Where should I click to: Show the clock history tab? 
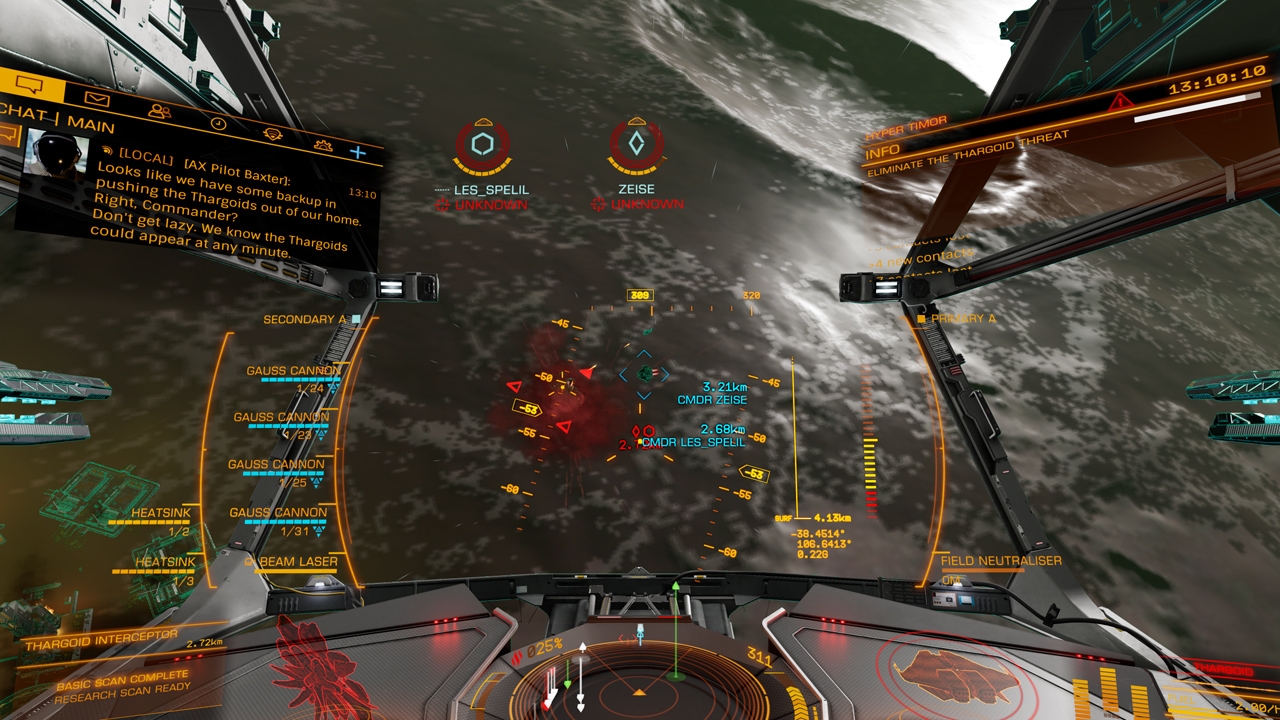[218, 124]
